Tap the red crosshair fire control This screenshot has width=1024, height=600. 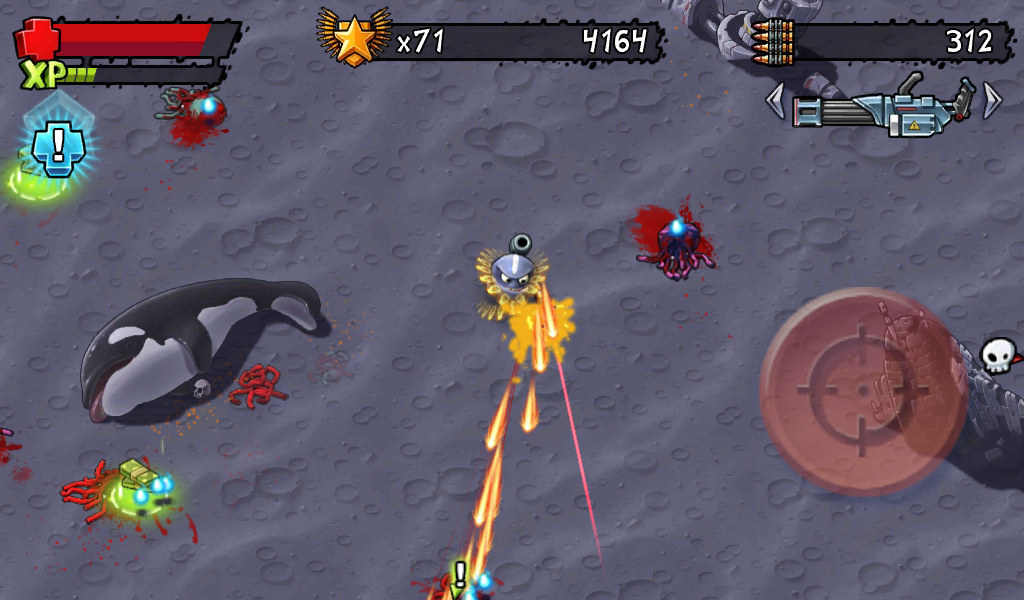pos(862,391)
